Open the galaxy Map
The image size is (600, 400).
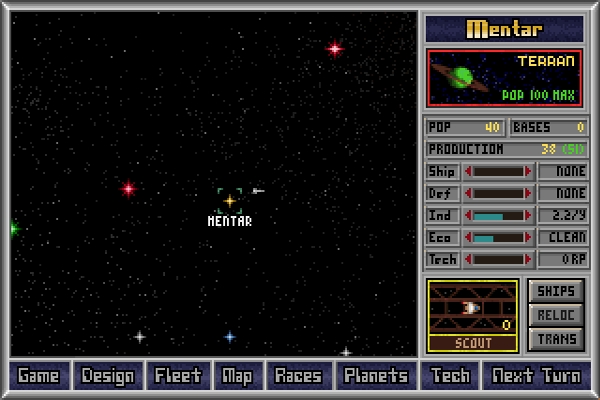tap(237, 376)
